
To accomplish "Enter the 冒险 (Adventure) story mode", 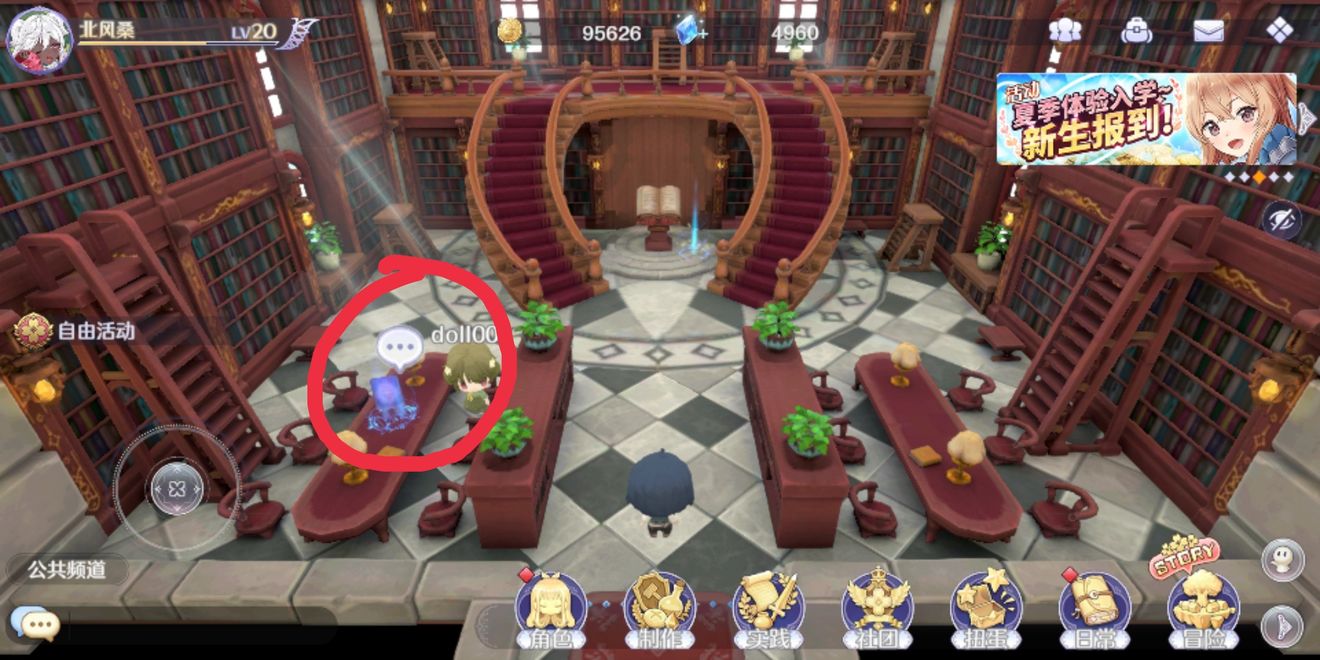I will tap(1203, 604).
